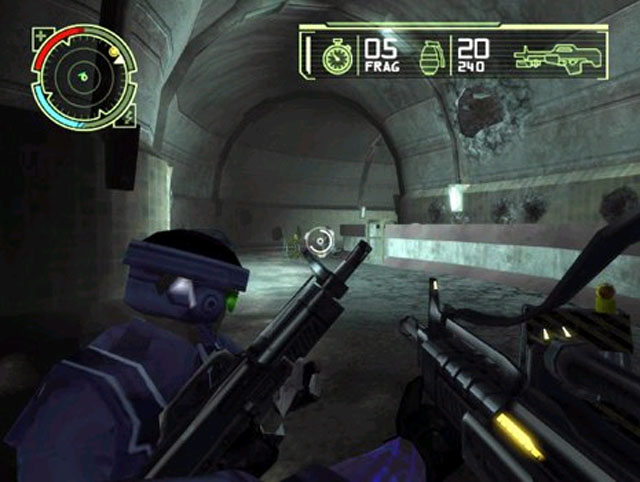Click the lightning bolt icon beside radar
640x482 pixels.
coord(127,119)
